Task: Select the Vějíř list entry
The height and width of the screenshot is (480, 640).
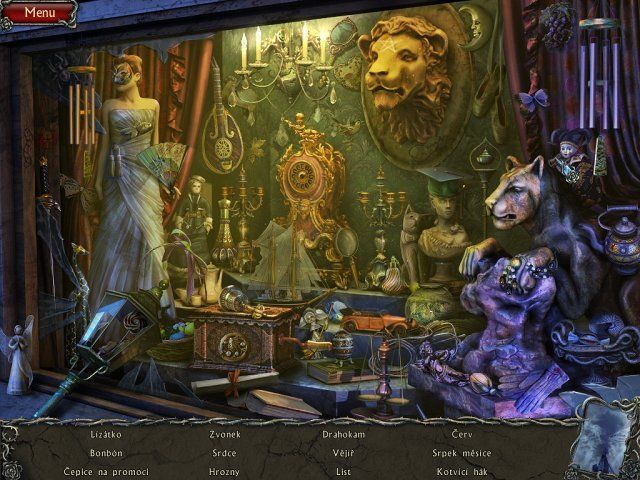Action: pyautogui.click(x=343, y=453)
